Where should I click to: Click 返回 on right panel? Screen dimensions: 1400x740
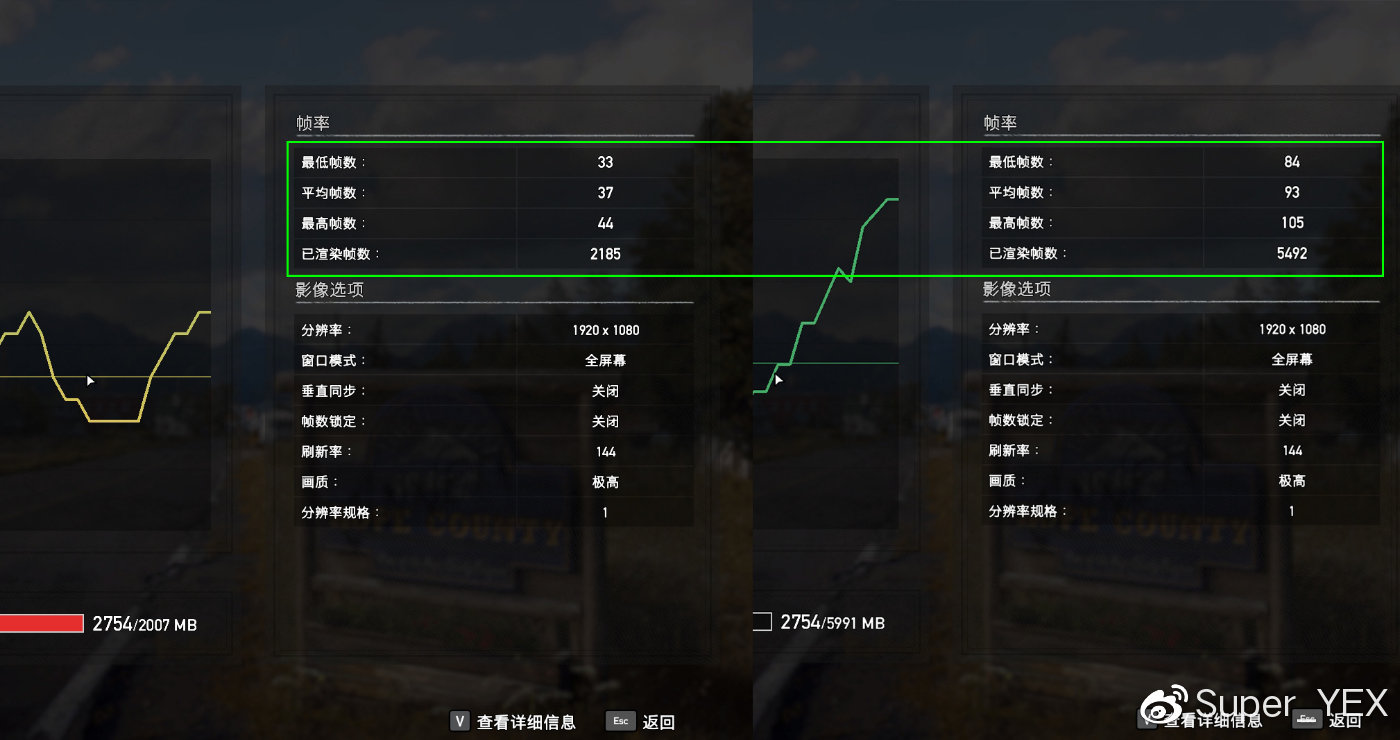coord(1345,719)
